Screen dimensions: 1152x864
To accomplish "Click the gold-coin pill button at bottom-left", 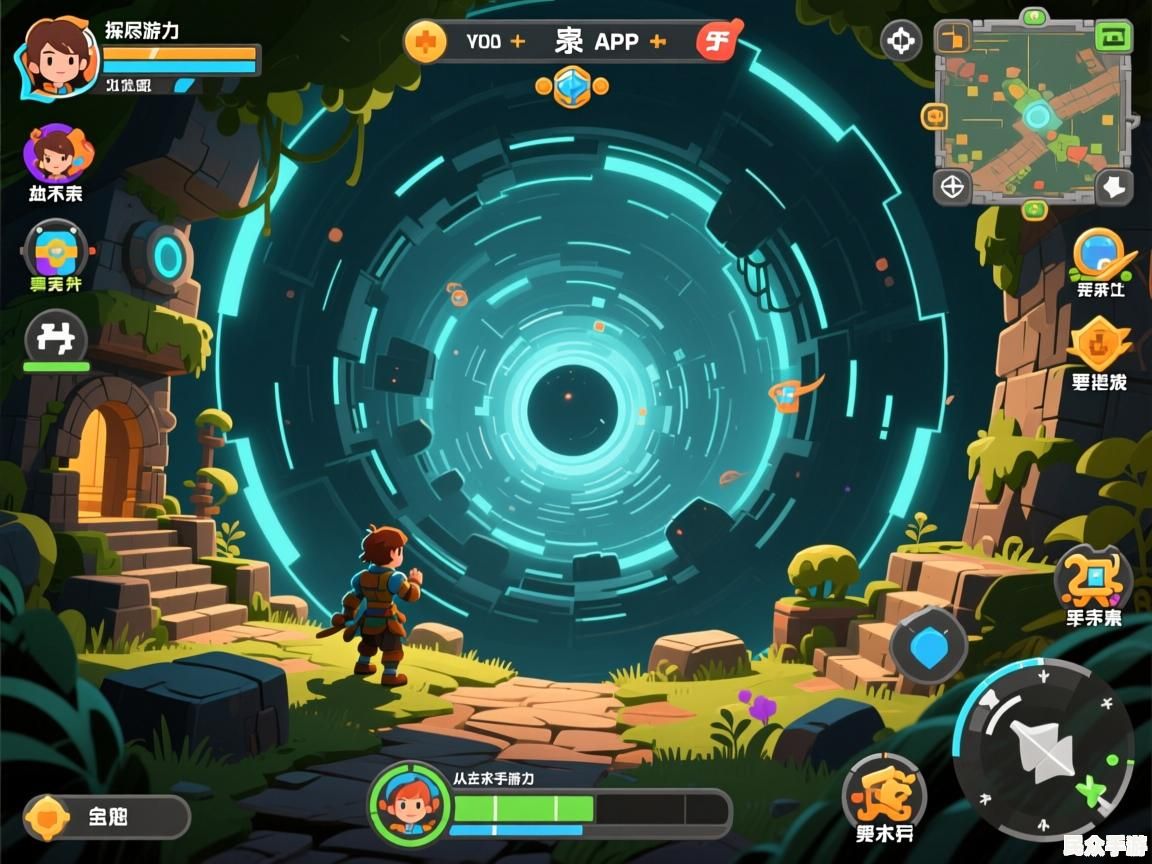I will point(106,817).
